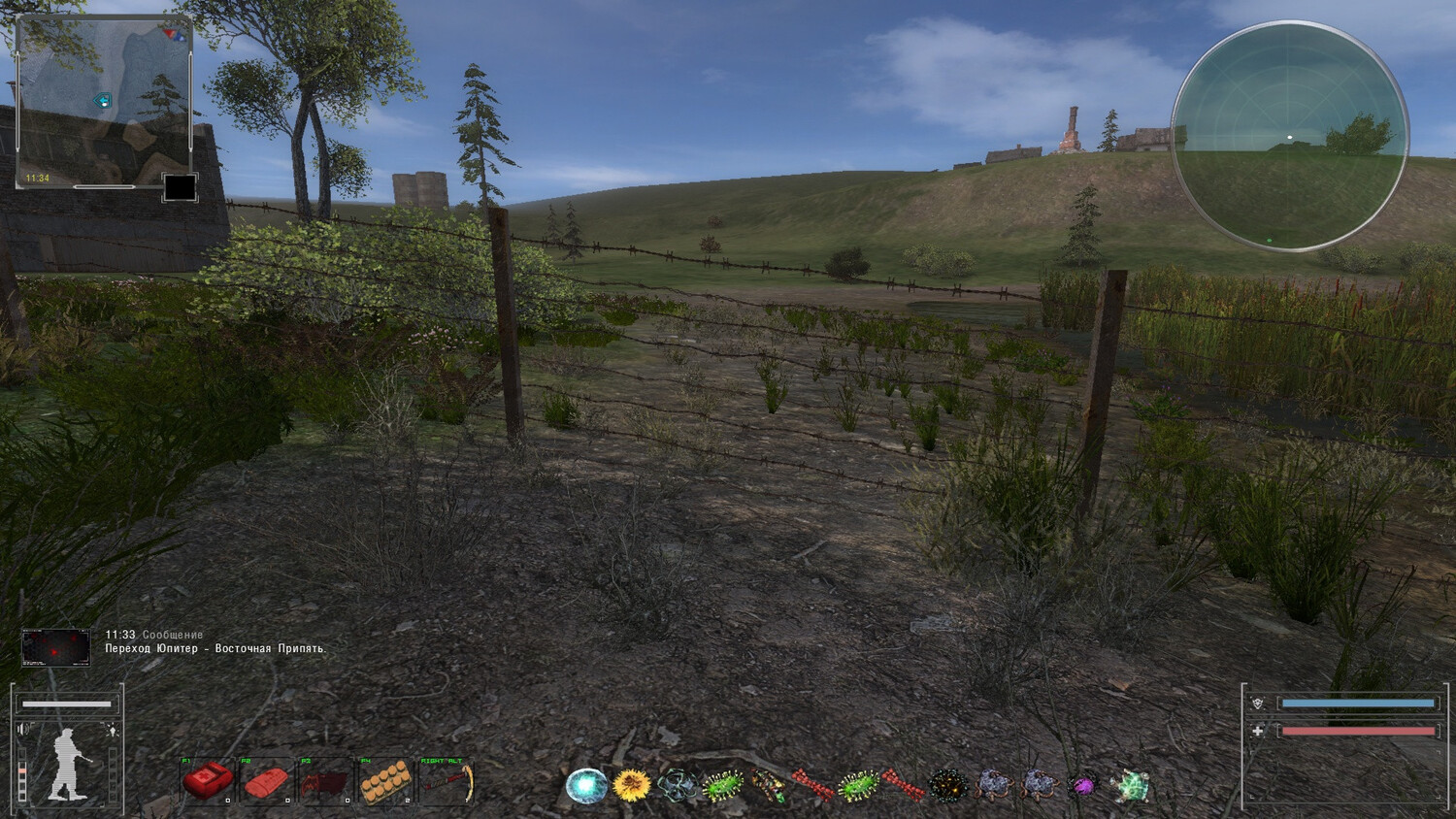Open the circular anomaly detector radar
1456x819 pixels.
pos(1290,137)
